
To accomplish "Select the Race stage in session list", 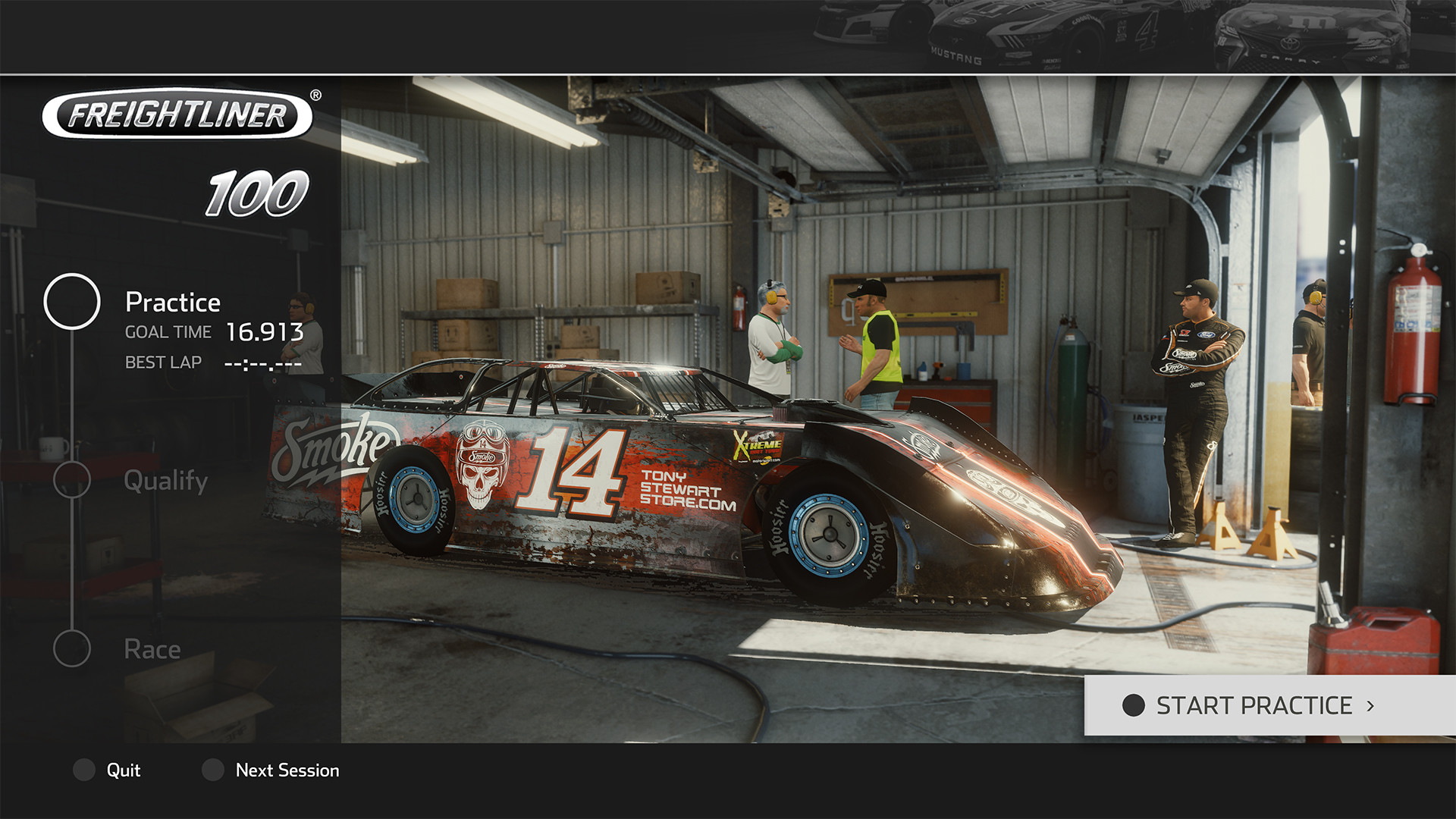I will 152,649.
